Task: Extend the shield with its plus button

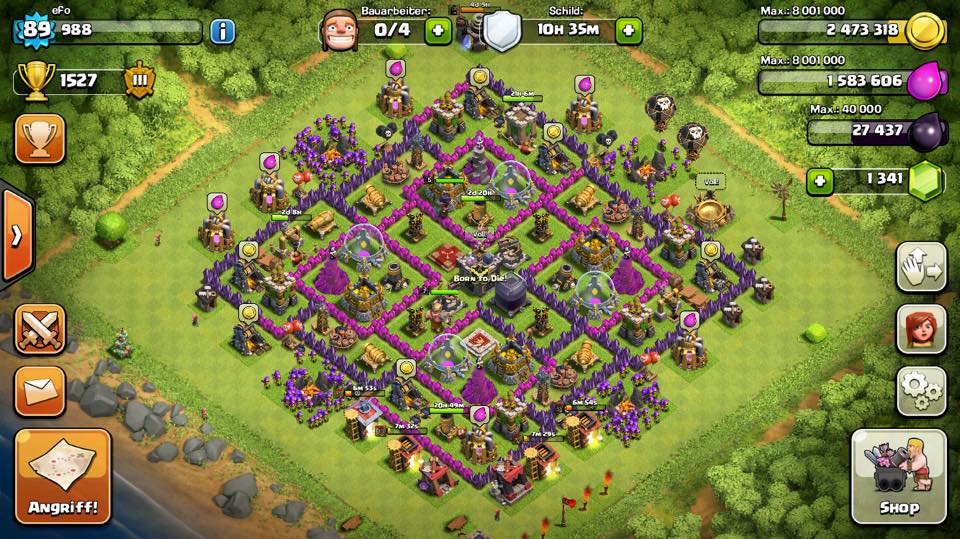Action: (628, 30)
